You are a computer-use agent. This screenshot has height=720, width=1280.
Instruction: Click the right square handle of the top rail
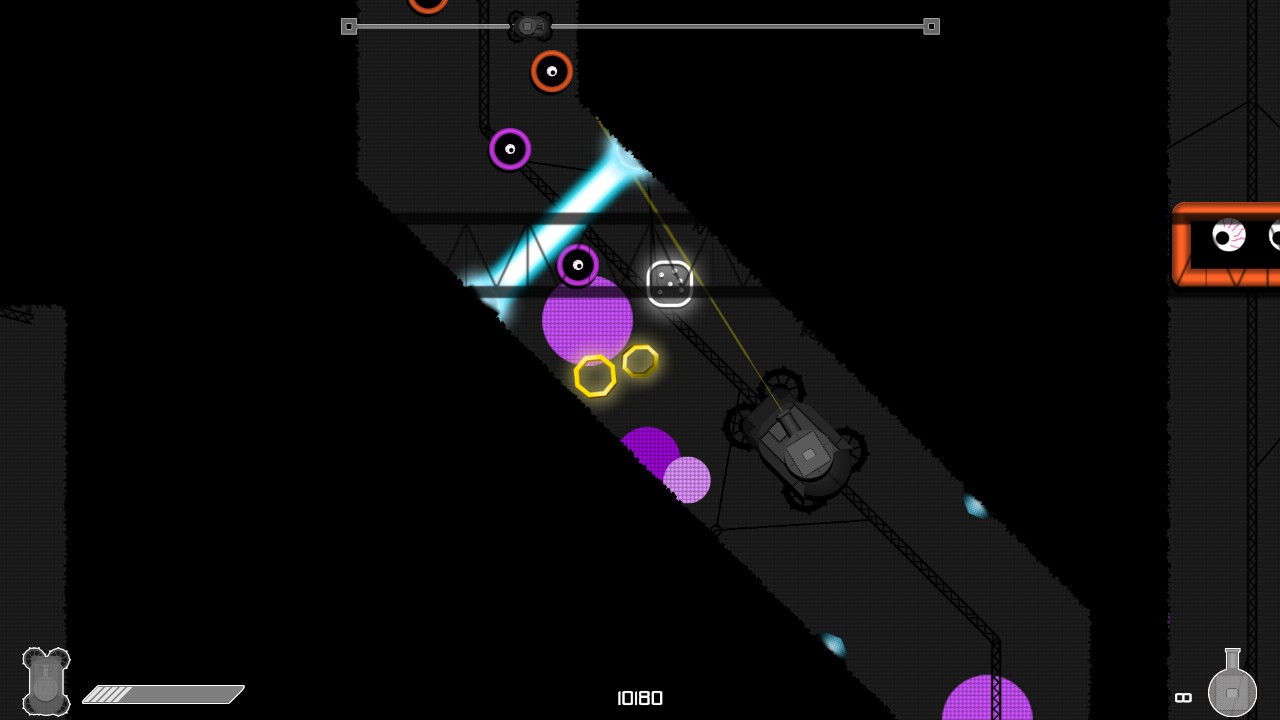tap(932, 26)
